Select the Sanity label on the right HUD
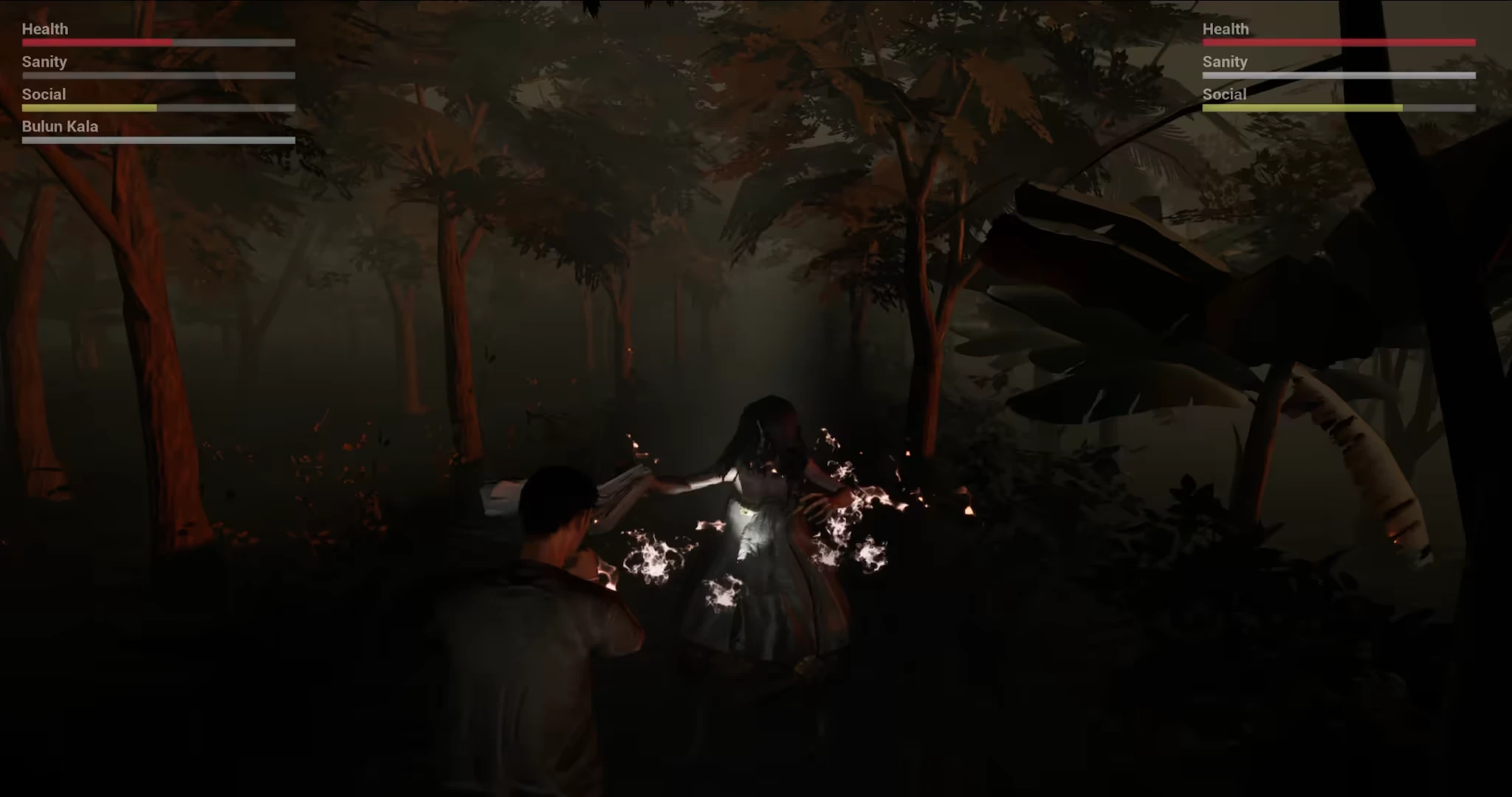Viewport: 1512px width, 797px height. [x=1224, y=62]
